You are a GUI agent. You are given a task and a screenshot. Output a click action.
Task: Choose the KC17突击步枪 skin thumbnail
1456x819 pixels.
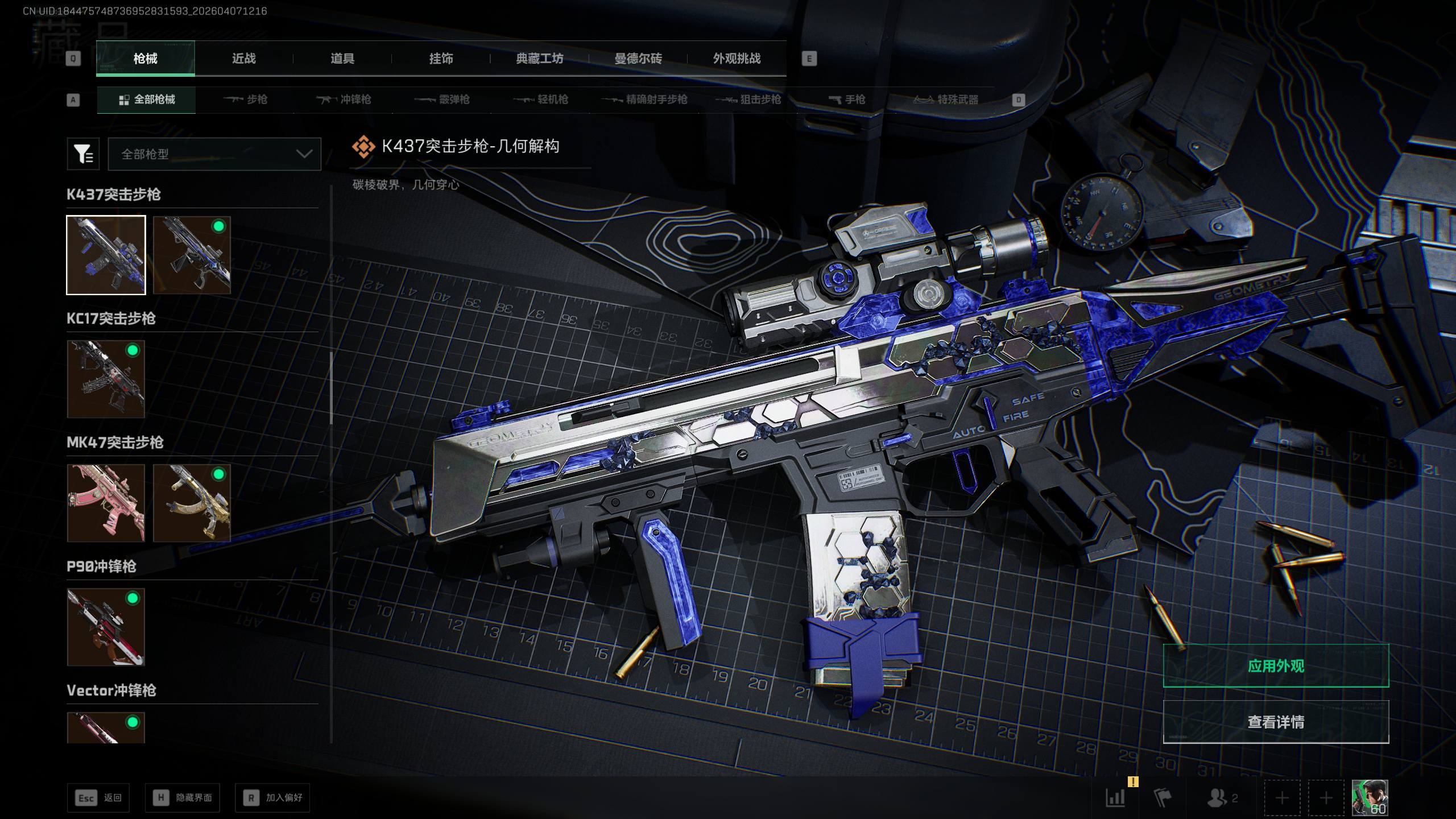coord(106,379)
